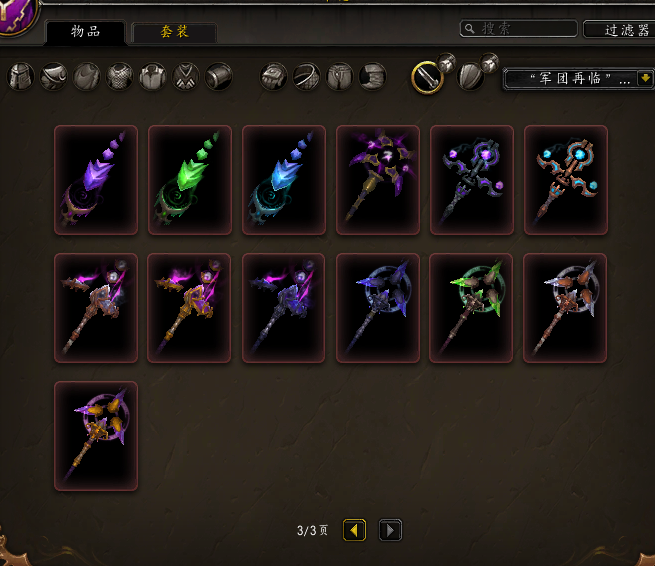Click the 搜索 search box
Screen dimensions: 655x566
(519, 29)
